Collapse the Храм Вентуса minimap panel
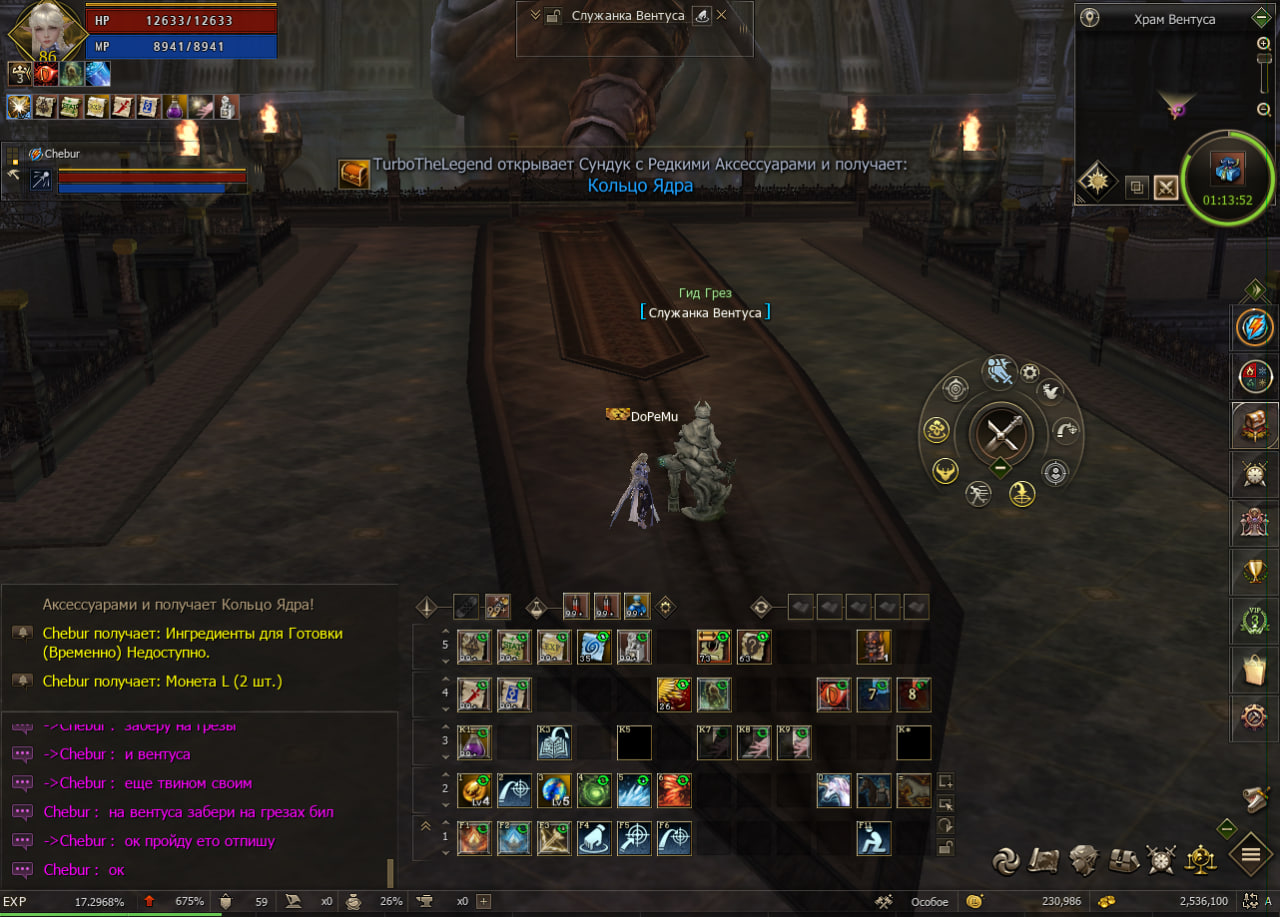The width and height of the screenshot is (1280, 917). pos(1261,18)
